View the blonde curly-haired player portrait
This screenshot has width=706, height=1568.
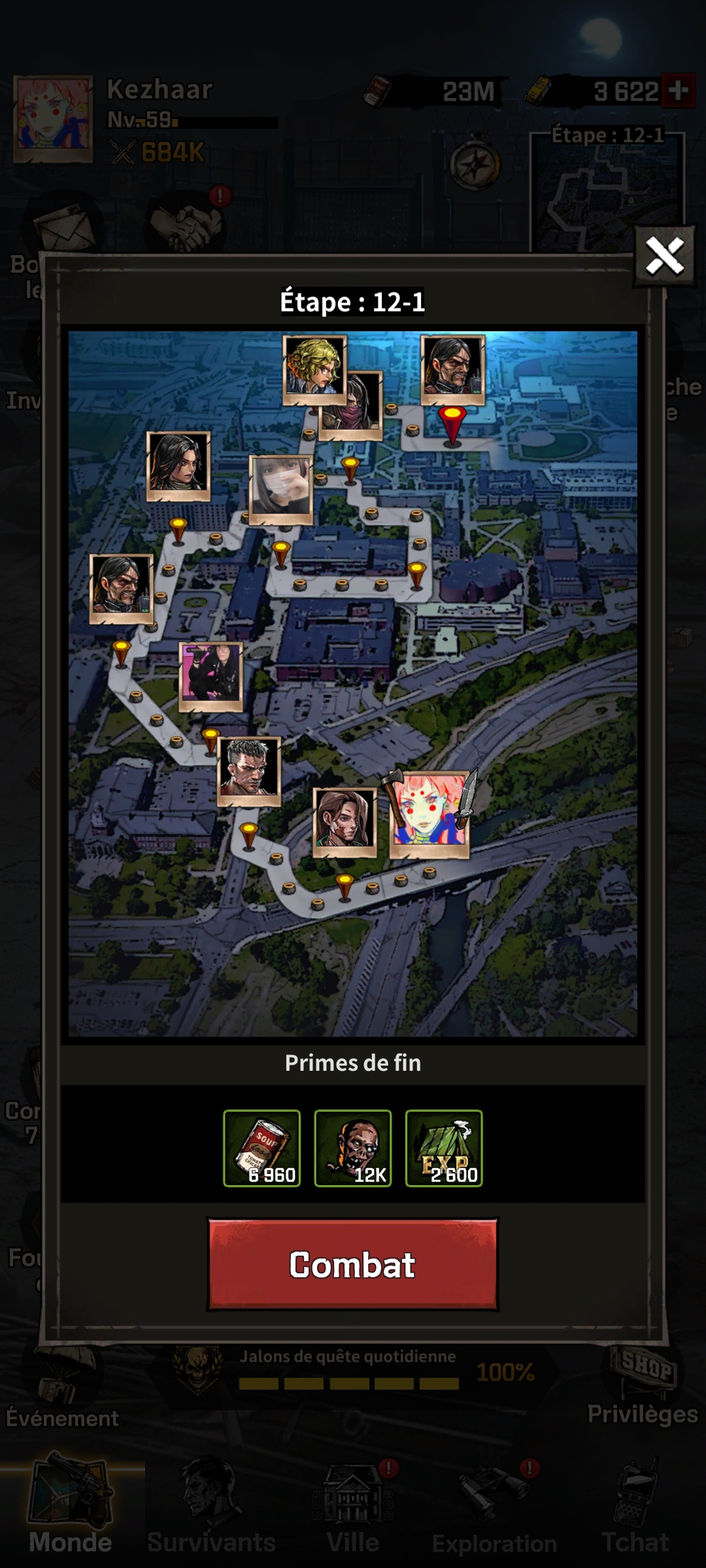pos(314,369)
